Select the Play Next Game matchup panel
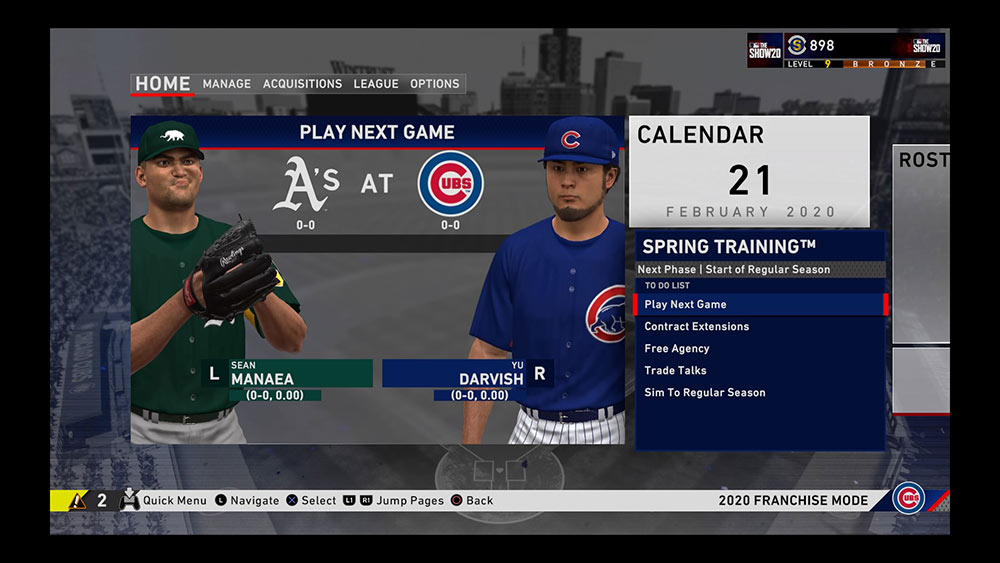1000x563 pixels. 377,280
